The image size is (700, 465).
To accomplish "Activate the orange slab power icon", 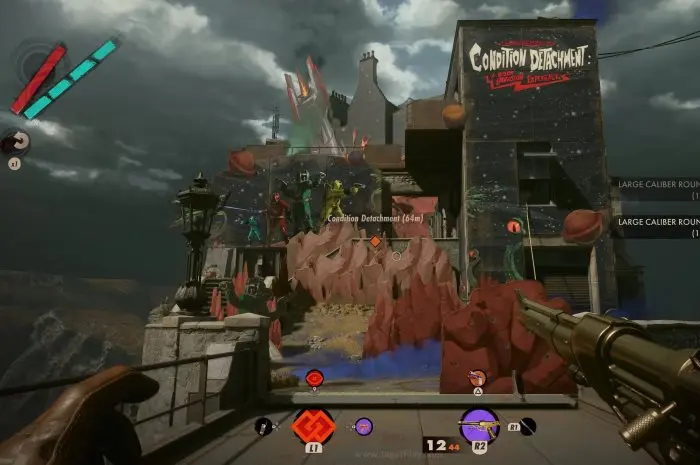I will coord(313,425).
